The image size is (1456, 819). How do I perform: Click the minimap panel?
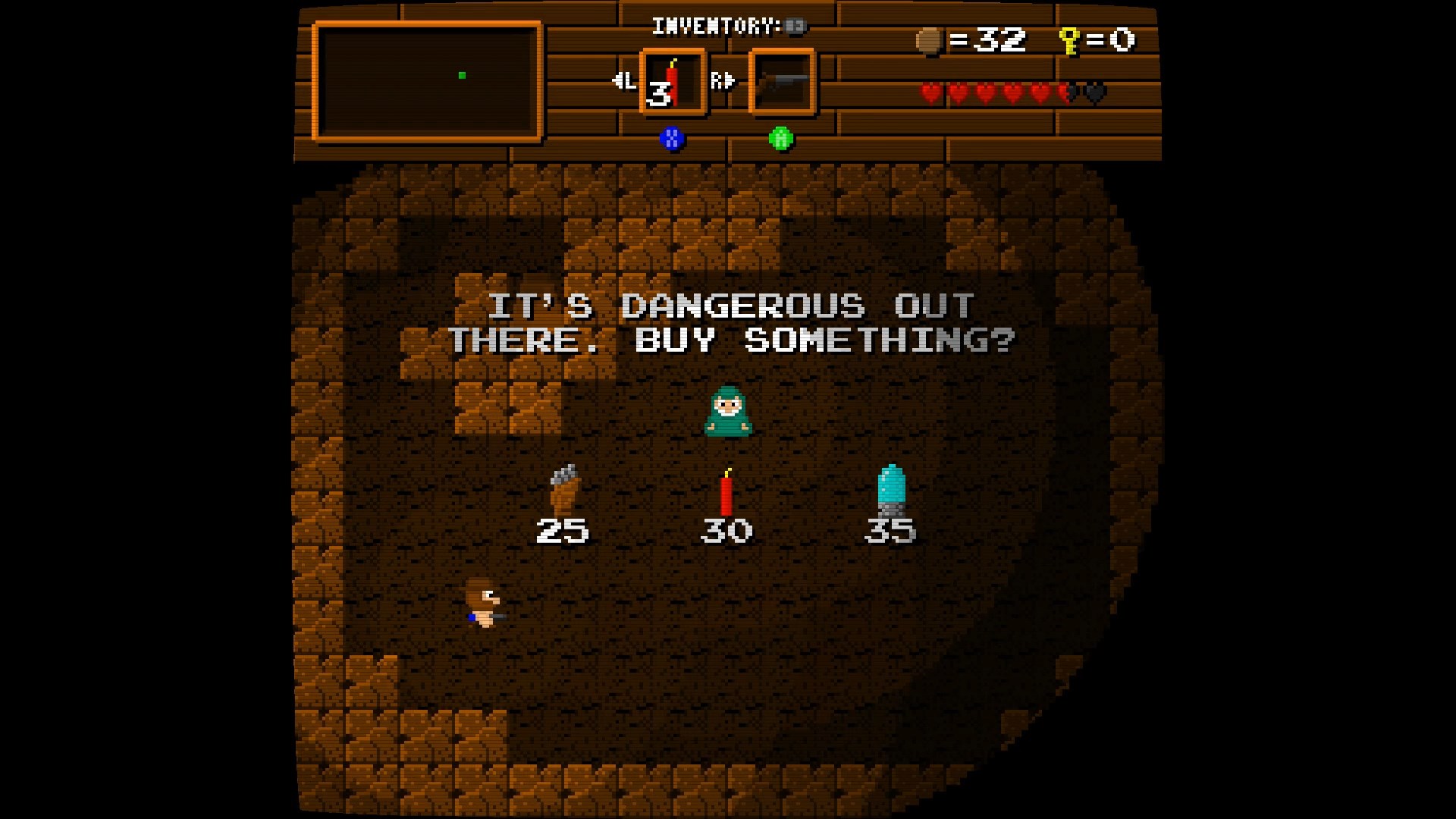point(427,82)
